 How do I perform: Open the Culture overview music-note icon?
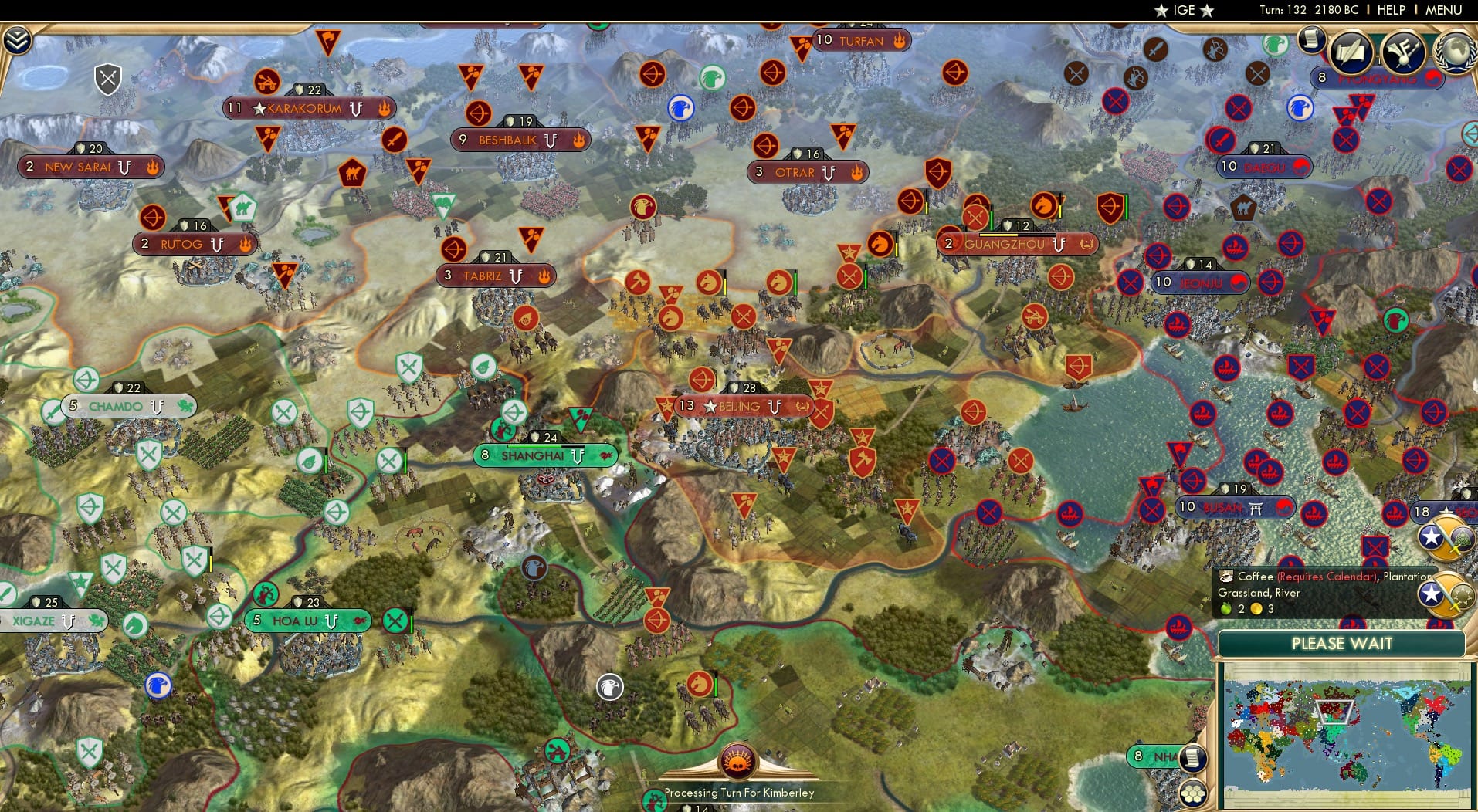click(x=1403, y=51)
